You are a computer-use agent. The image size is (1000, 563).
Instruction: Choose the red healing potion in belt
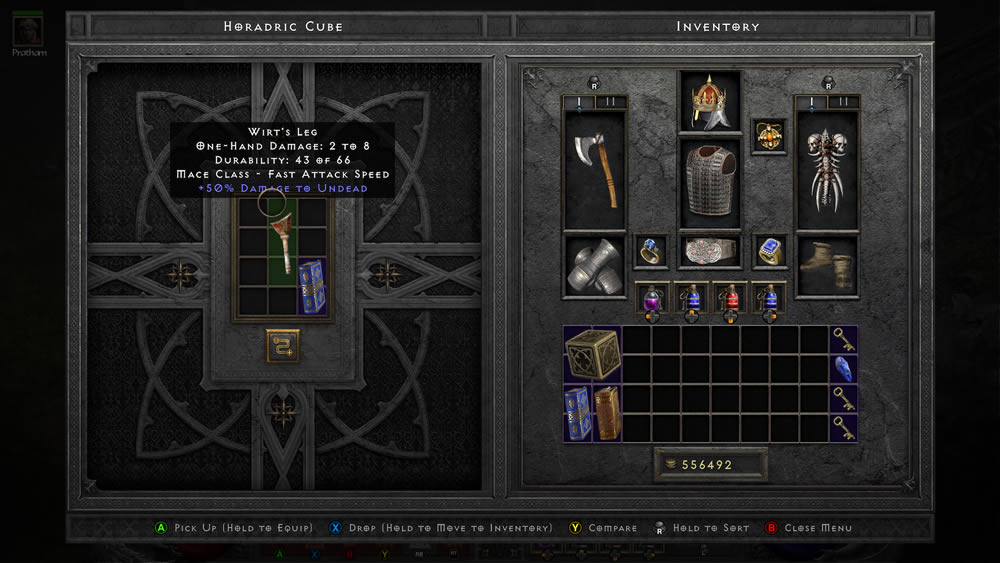[x=730, y=298]
